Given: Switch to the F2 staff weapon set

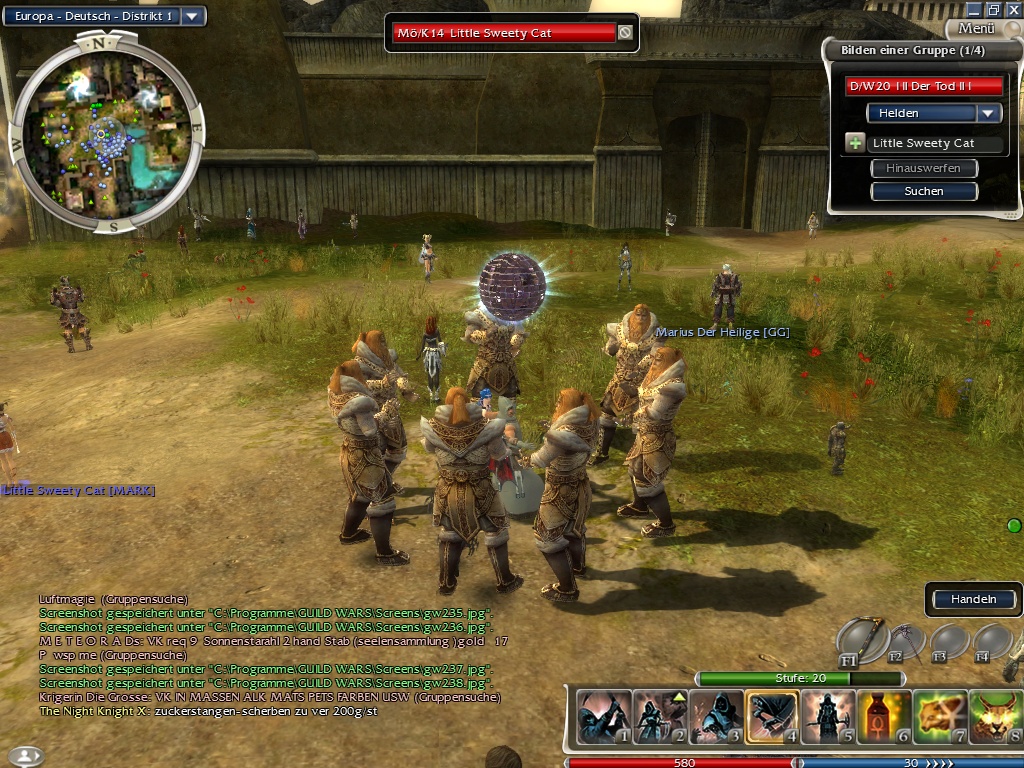Looking at the screenshot, I should pos(907,641).
